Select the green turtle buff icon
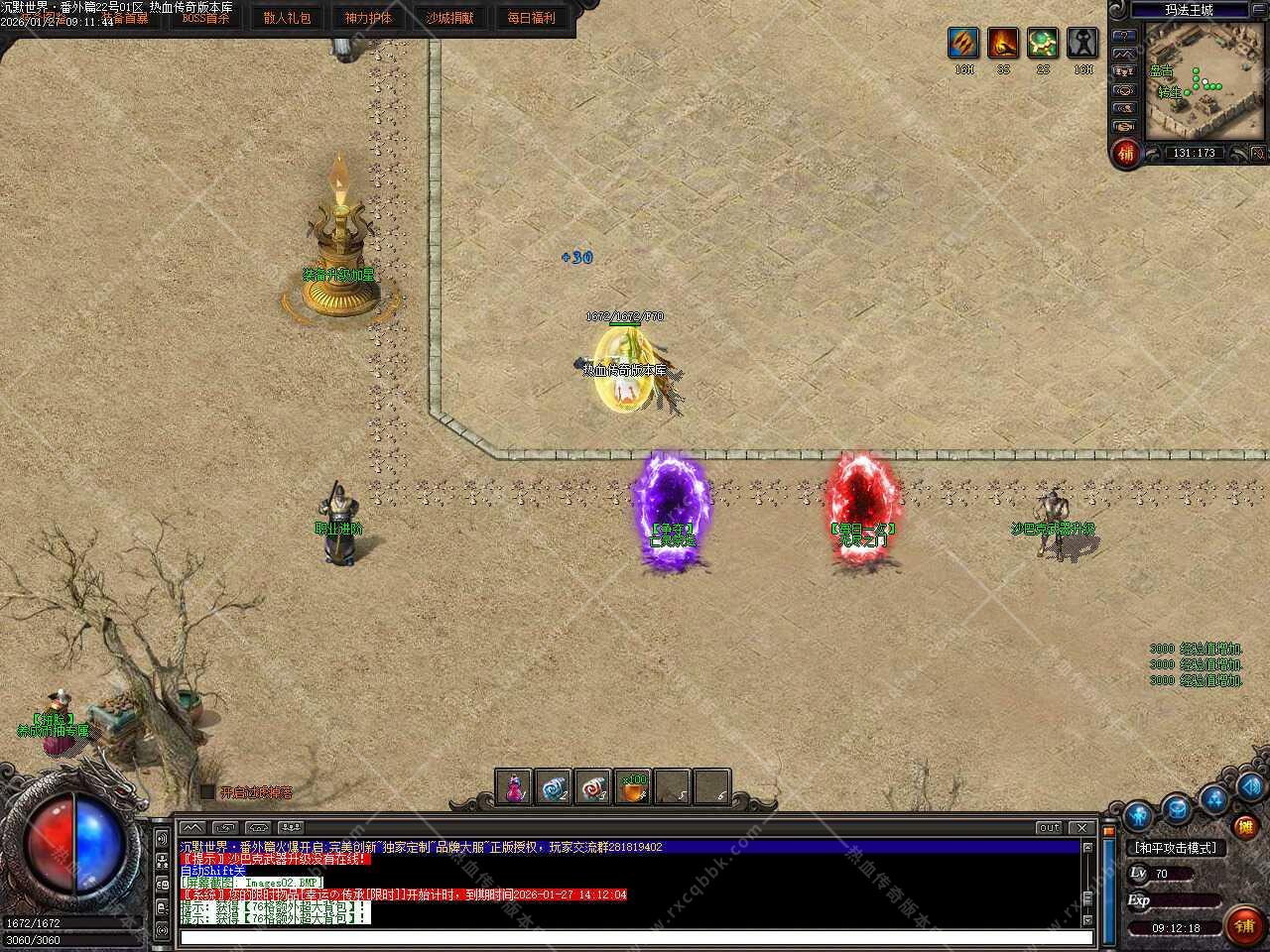This screenshot has width=1270, height=952. 1043,43
